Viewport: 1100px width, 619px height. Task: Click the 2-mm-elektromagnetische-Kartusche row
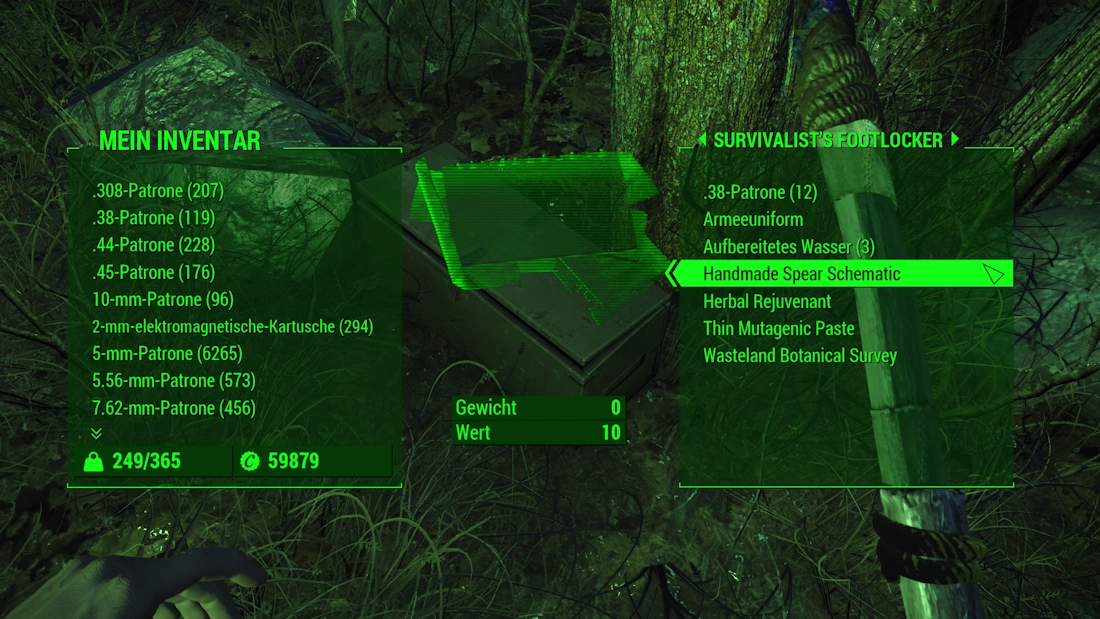pyautogui.click(x=232, y=327)
